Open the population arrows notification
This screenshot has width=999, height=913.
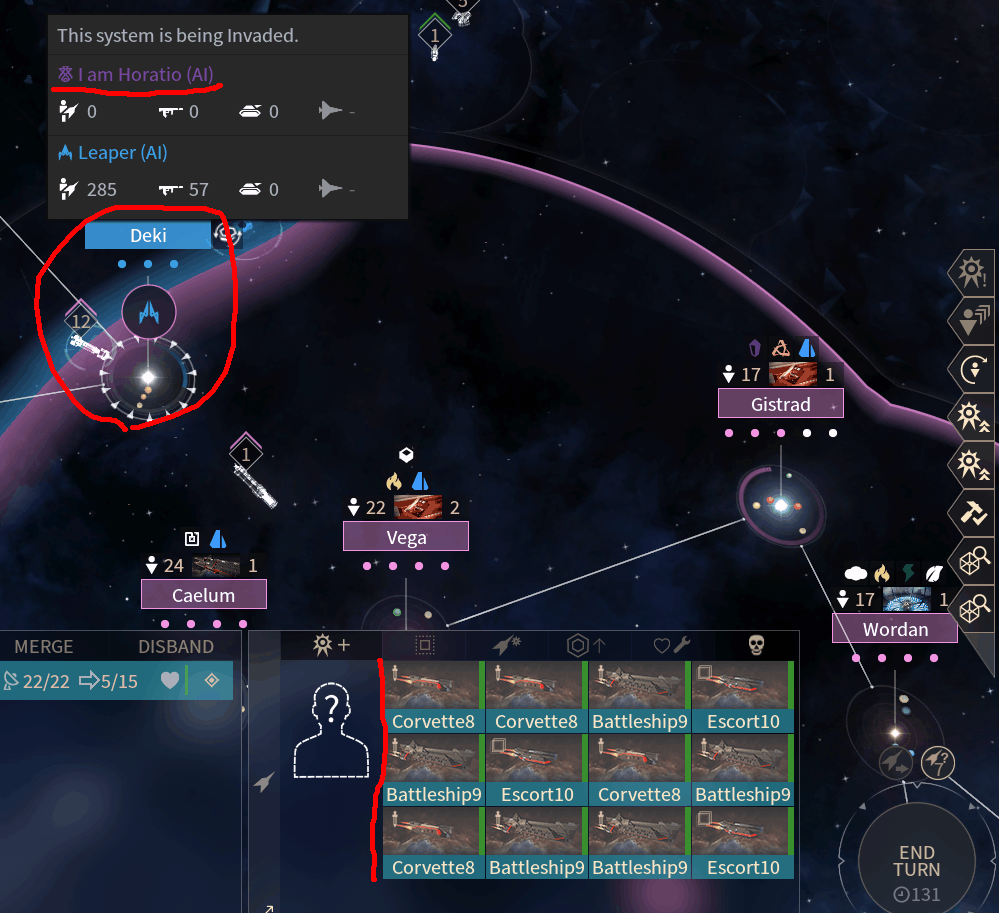click(x=971, y=321)
